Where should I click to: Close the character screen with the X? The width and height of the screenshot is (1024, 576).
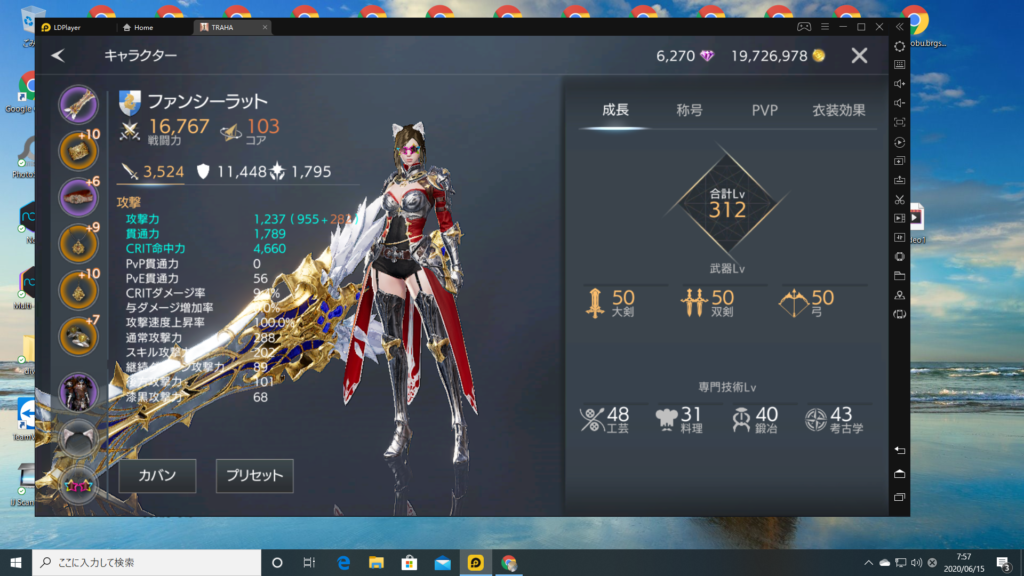(x=859, y=56)
